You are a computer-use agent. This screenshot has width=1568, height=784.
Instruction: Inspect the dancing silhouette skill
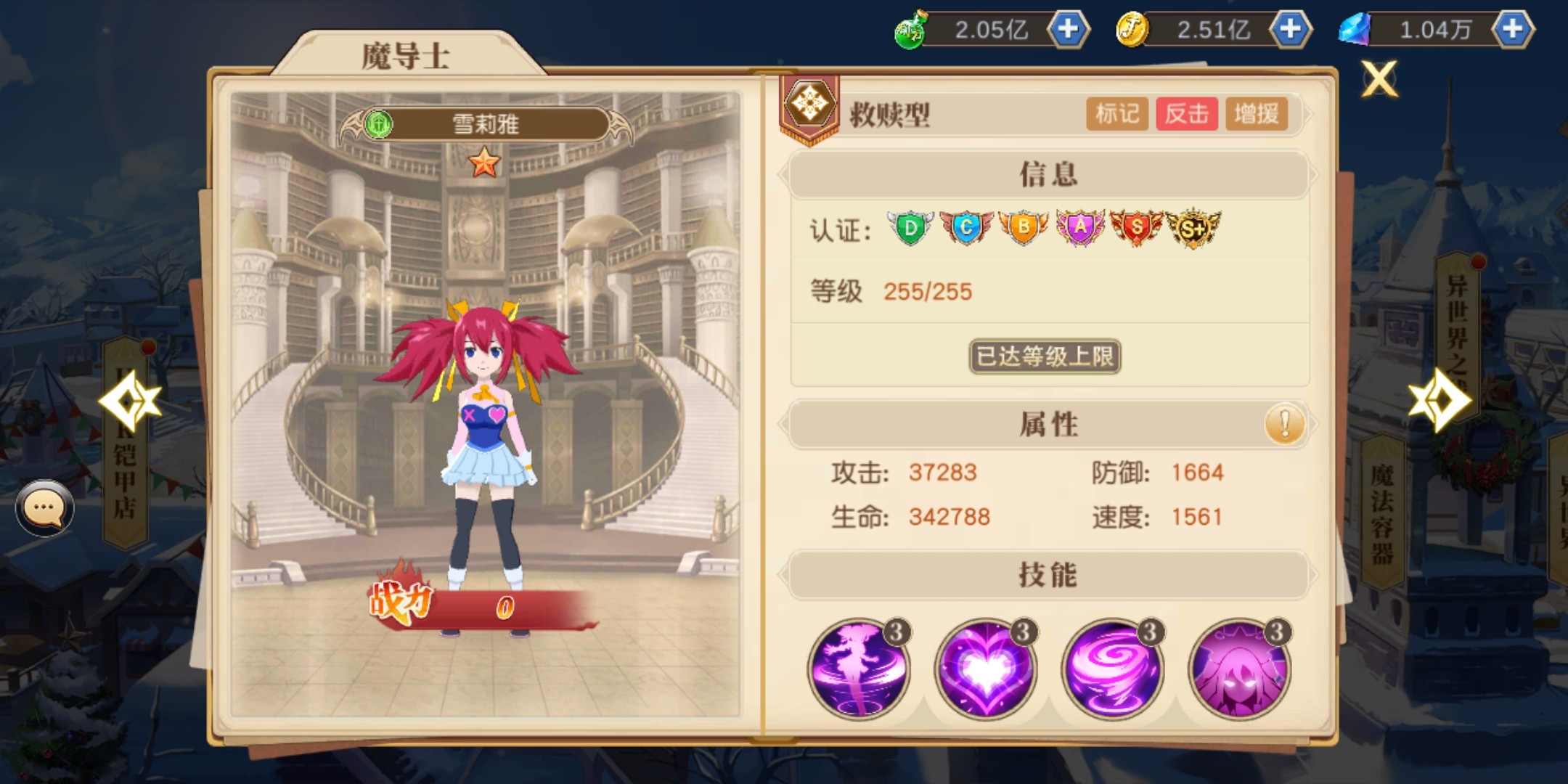coord(859,669)
